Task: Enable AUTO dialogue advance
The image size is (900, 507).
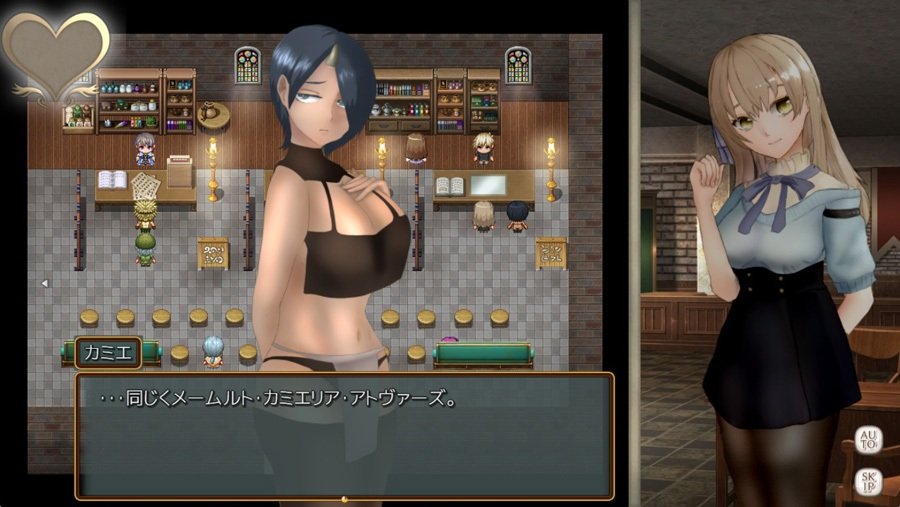Action: tap(867, 441)
